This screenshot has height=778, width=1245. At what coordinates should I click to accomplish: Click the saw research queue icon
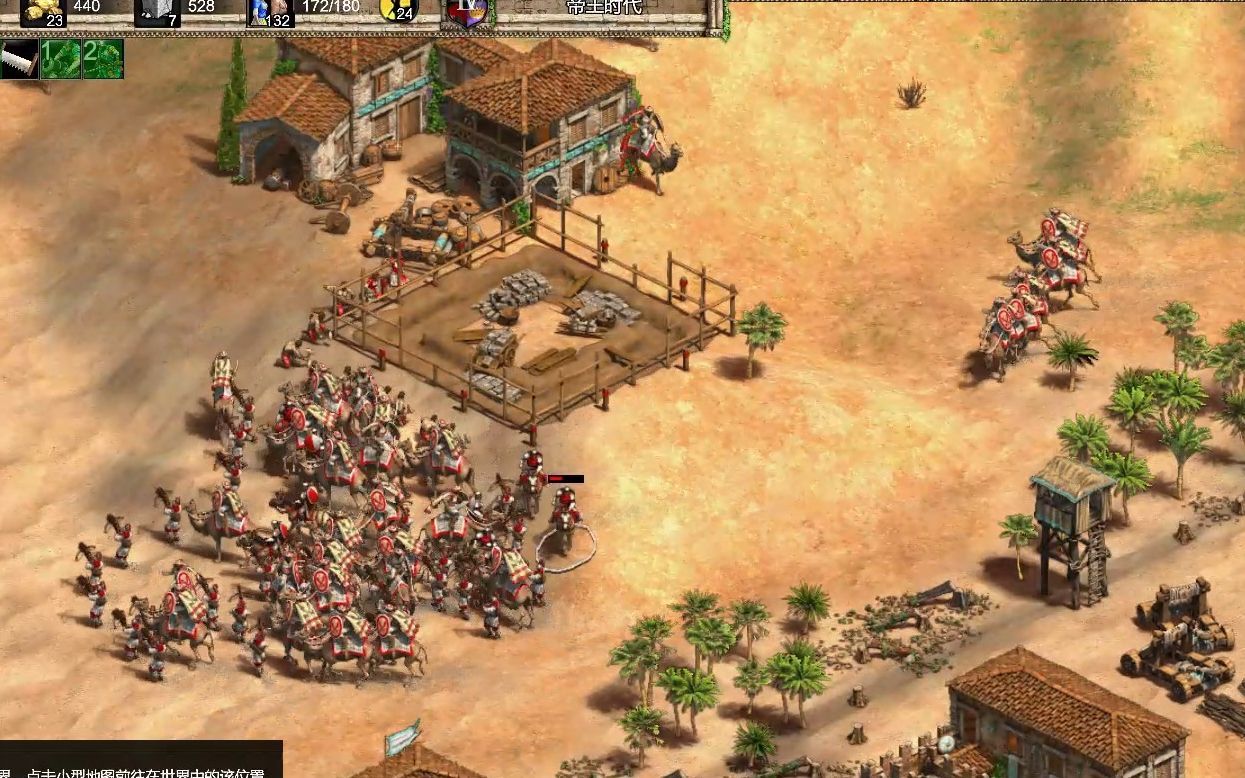tap(19, 59)
